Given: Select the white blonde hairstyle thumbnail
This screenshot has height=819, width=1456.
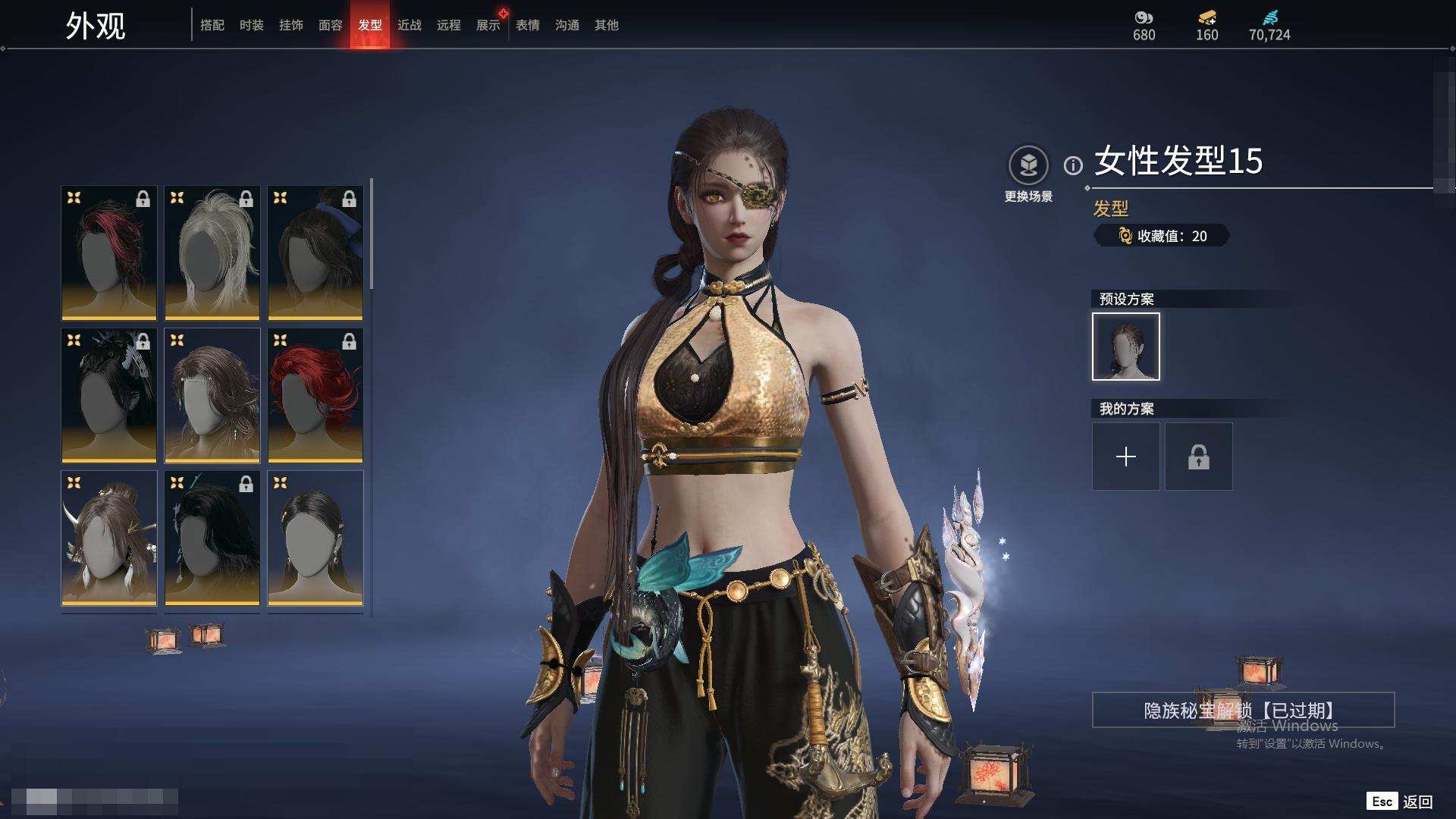Looking at the screenshot, I should point(212,253).
